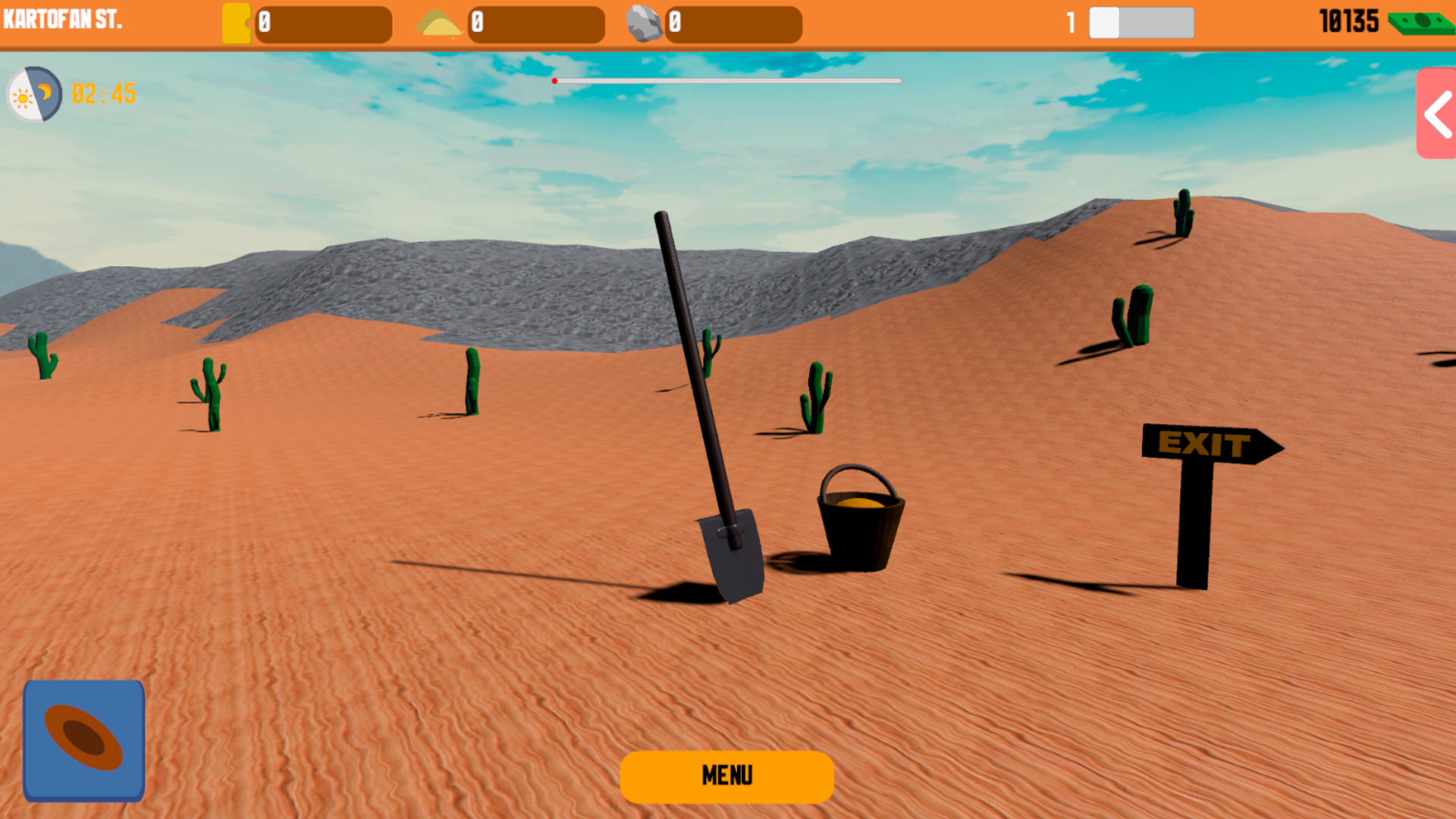Click the yellow gold card icon beside its counter

[236, 23]
